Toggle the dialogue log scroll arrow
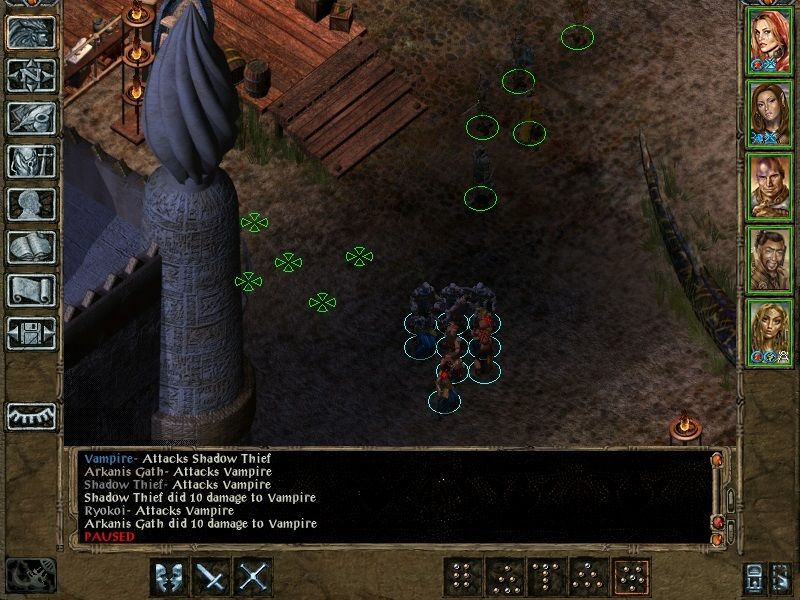Screen dimensions: 800x600 click(716, 459)
